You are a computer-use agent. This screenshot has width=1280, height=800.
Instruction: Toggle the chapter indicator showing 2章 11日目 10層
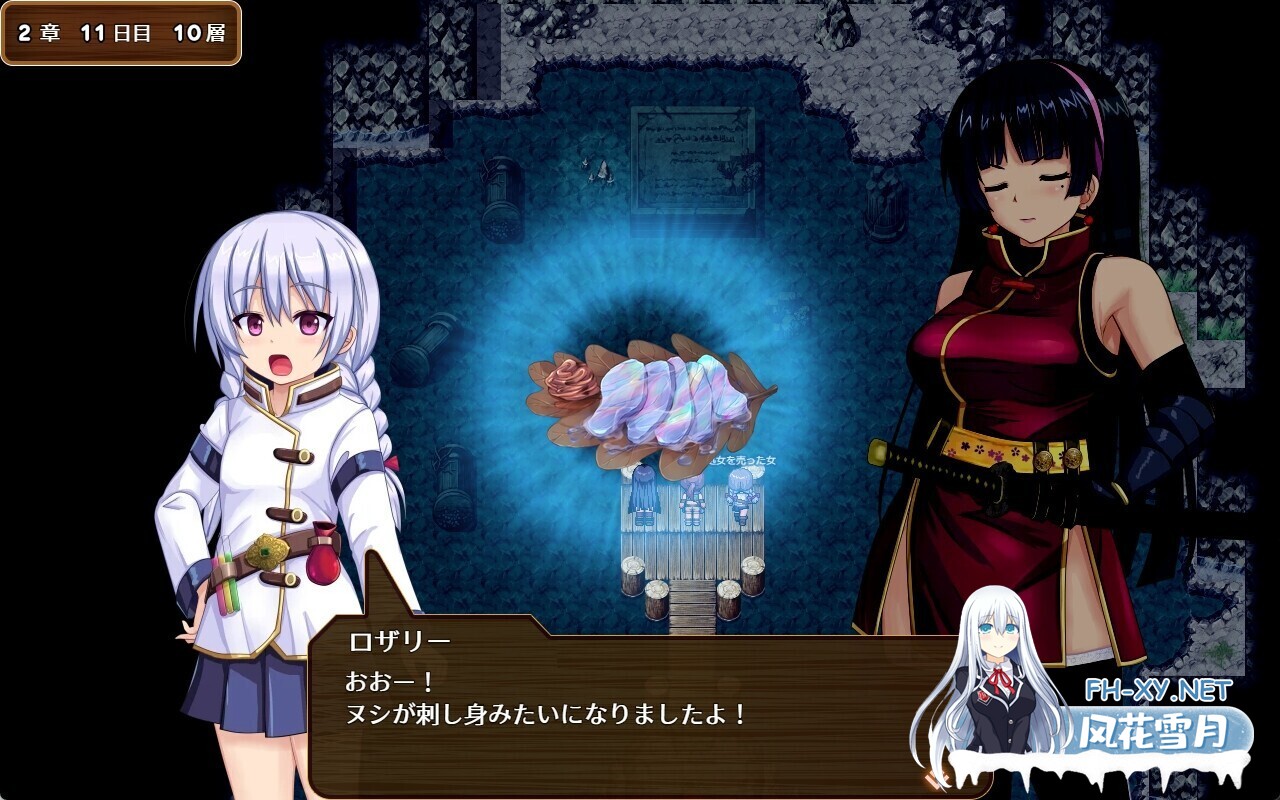(122, 32)
